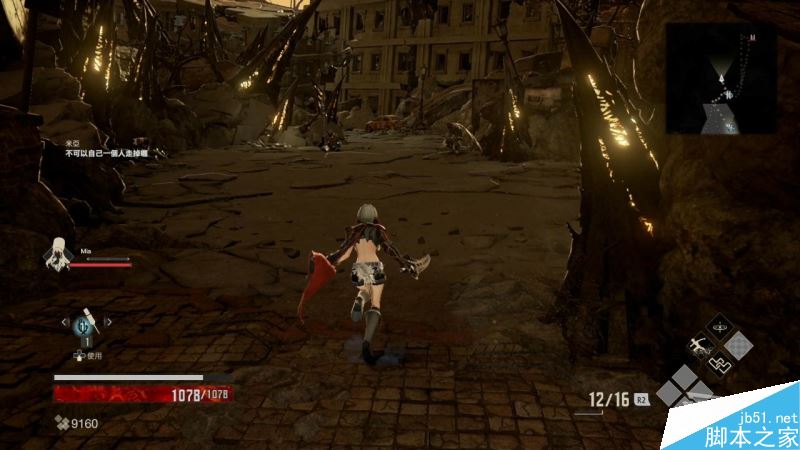Cycle quick item with the right arrow
This screenshot has width=800, height=450.
tap(108, 322)
